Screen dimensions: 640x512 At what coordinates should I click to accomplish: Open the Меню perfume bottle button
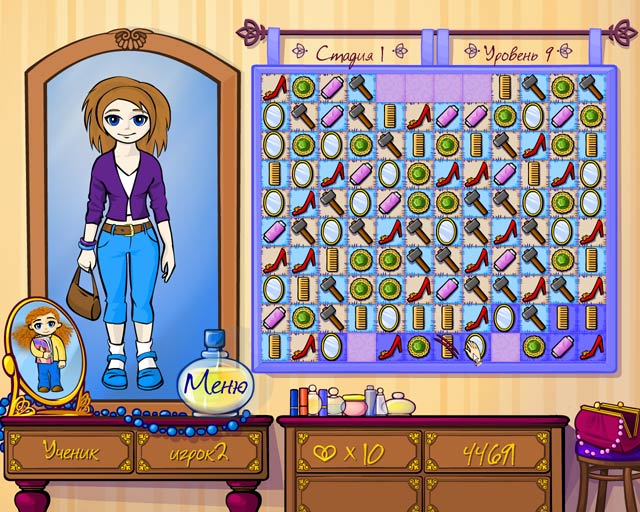tap(215, 381)
